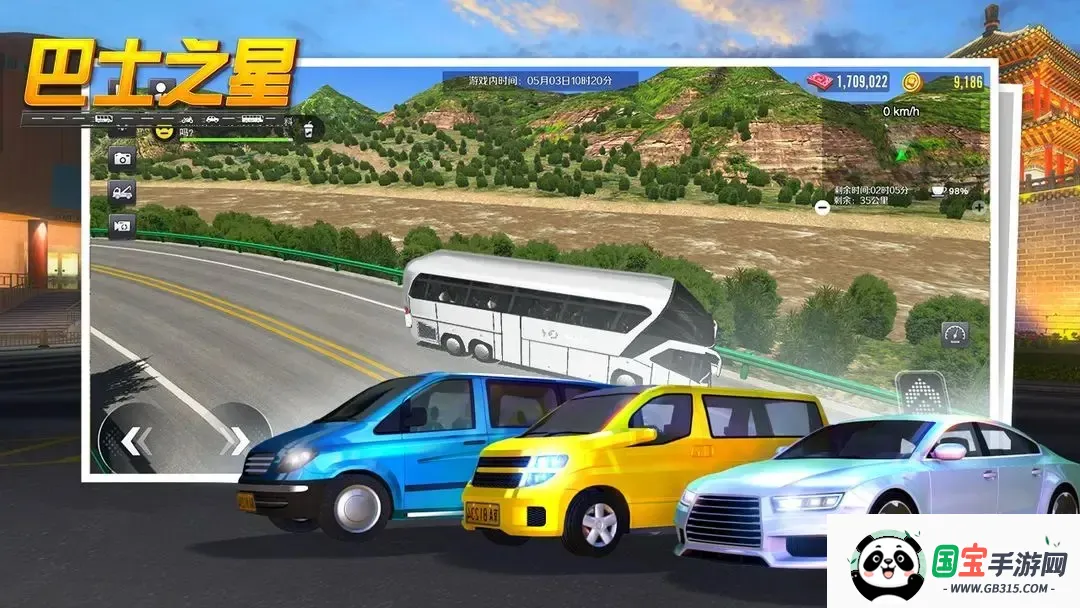The height and width of the screenshot is (608, 1080).
Task: Tap the camera view button
Action: (x=123, y=159)
